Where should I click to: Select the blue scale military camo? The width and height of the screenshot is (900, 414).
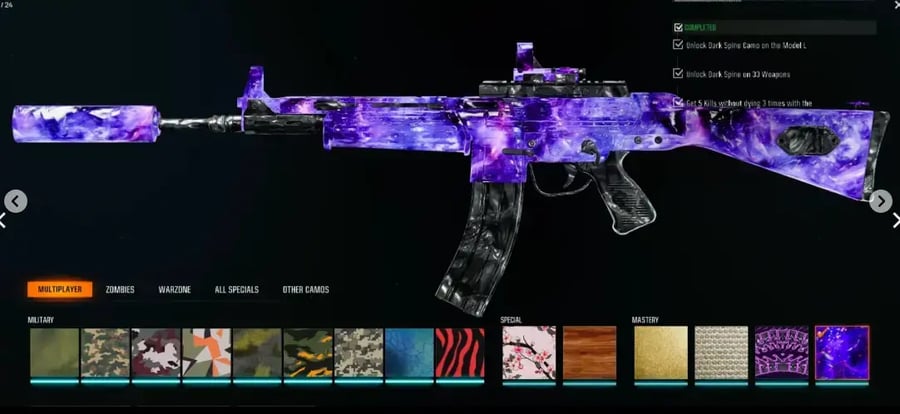click(409, 352)
